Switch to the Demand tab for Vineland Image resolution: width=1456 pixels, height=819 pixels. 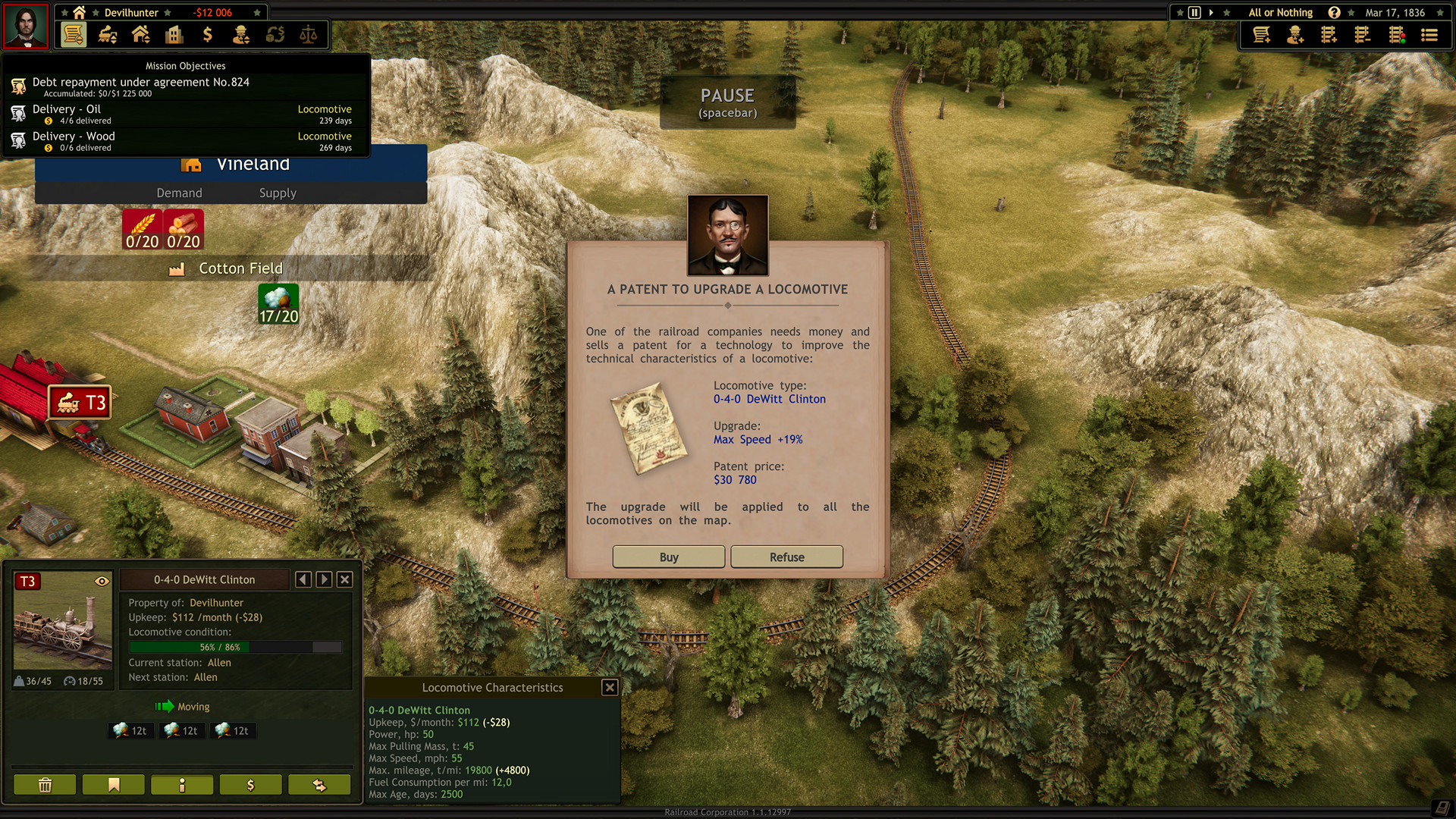(179, 193)
